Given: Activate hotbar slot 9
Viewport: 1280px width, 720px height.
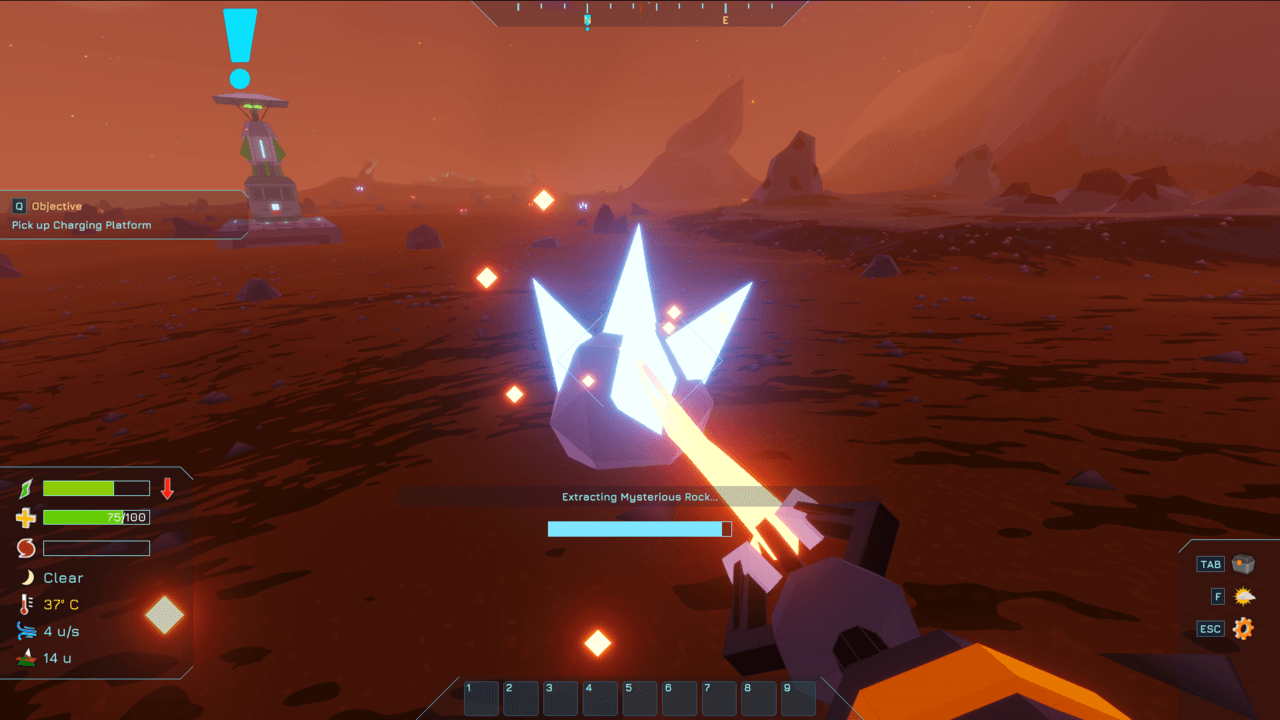Looking at the screenshot, I should [798, 698].
